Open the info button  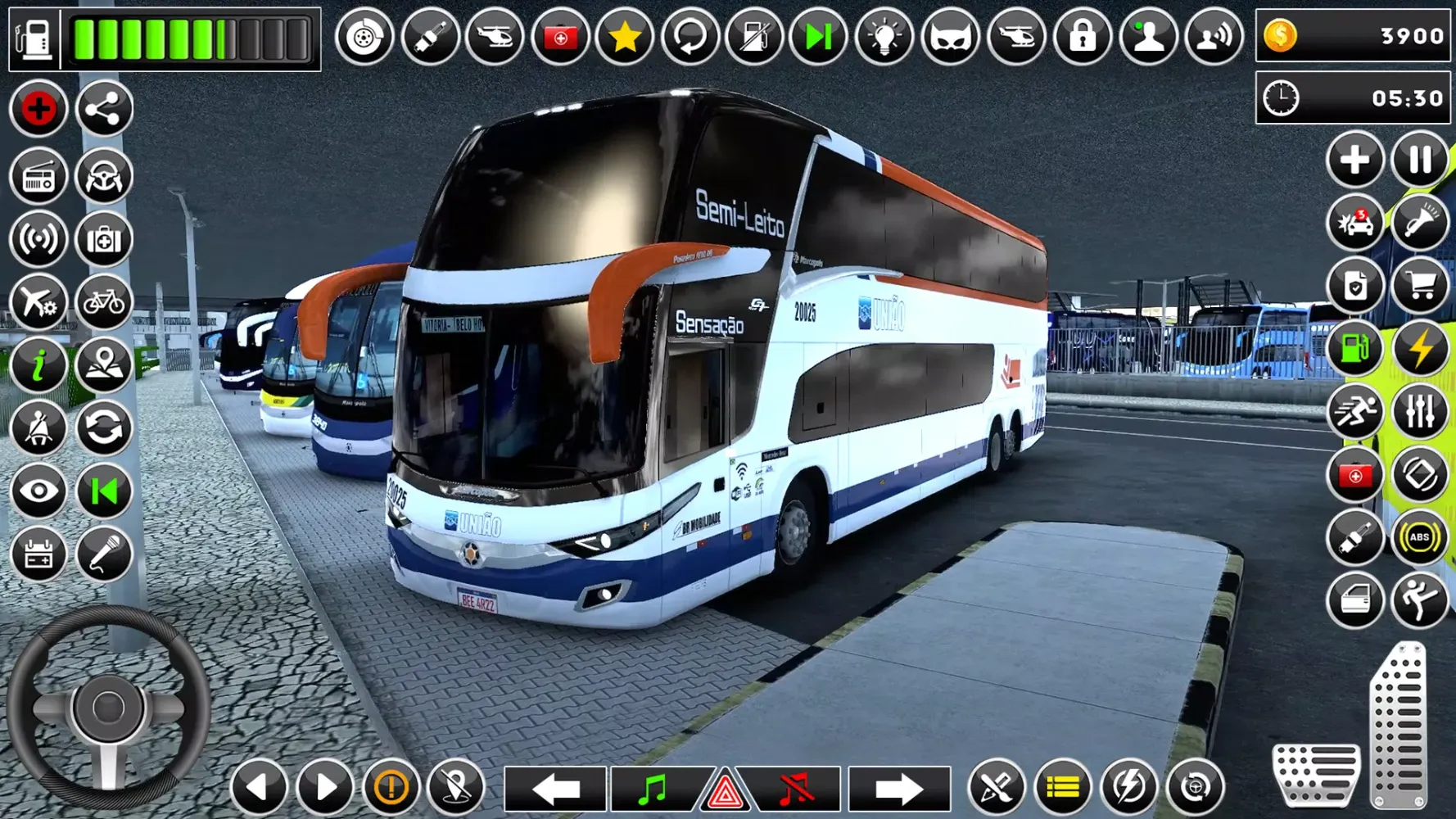[x=38, y=365]
